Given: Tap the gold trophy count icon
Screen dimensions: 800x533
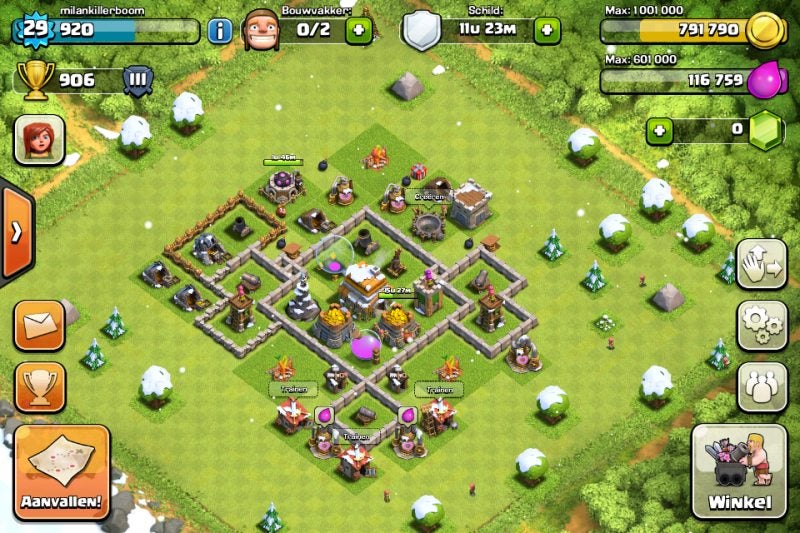Looking at the screenshot, I should pos(36,81).
